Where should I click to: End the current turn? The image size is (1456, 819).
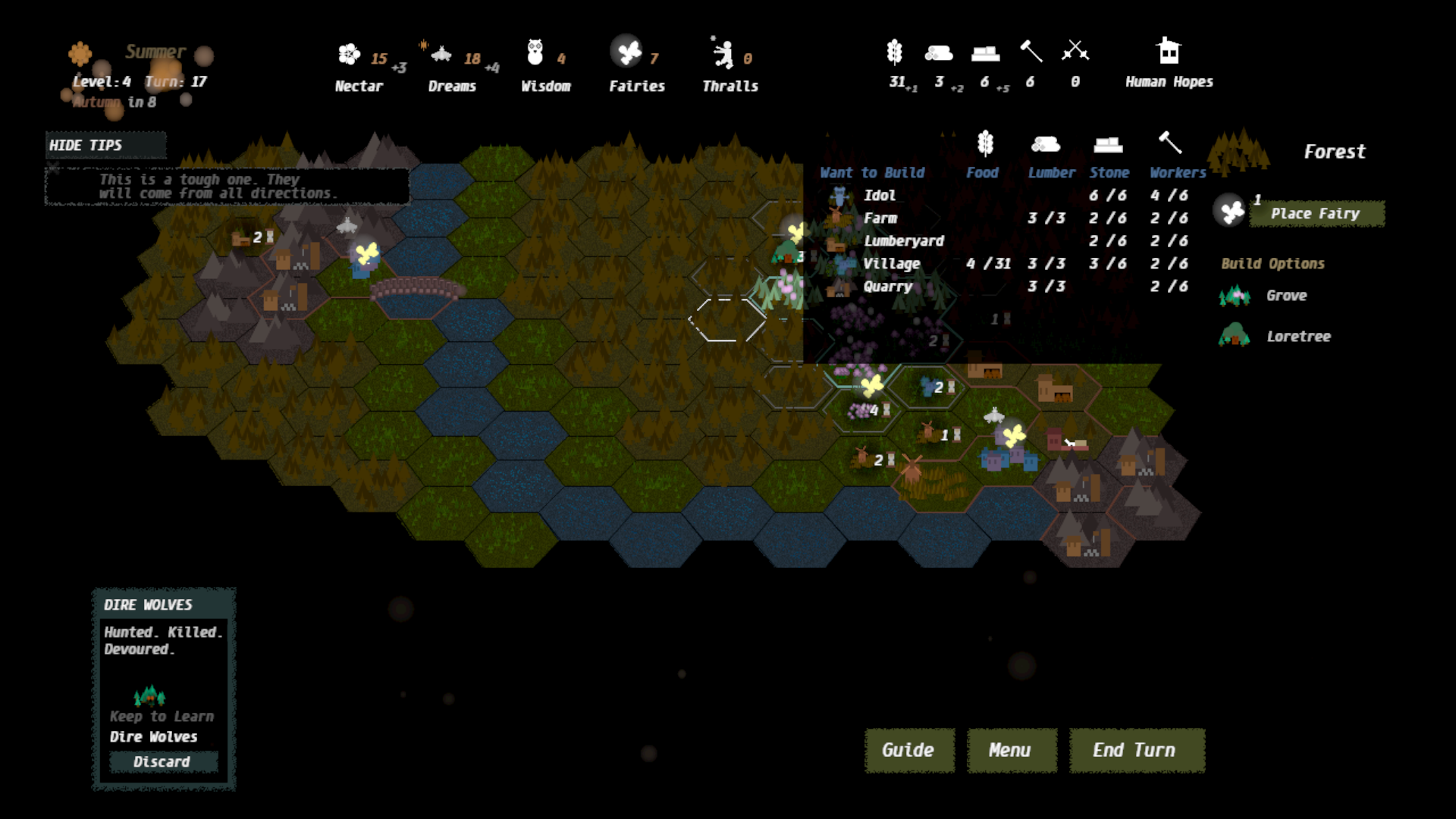pyautogui.click(x=1136, y=750)
